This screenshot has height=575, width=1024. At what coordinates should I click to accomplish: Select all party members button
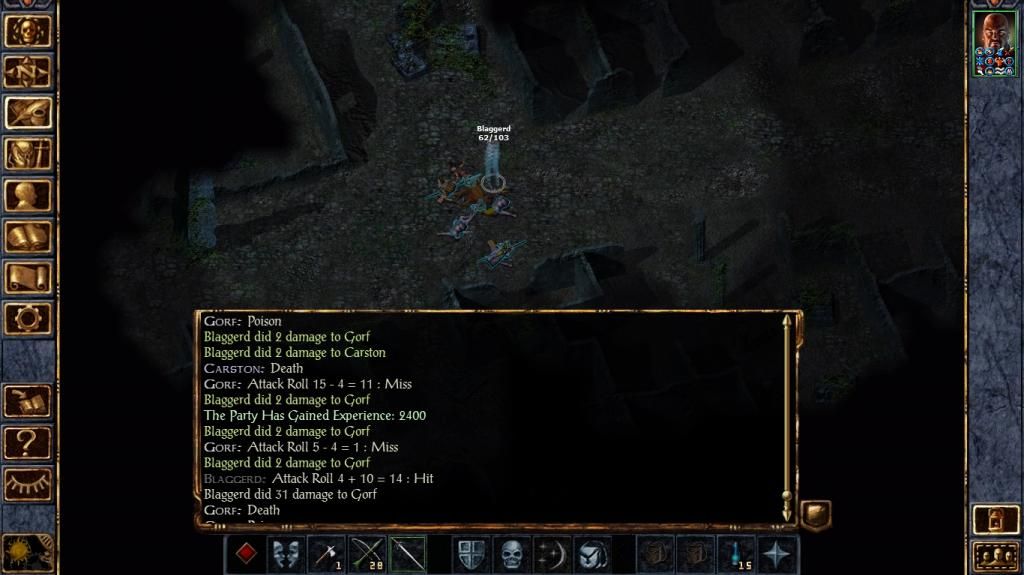click(x=994, y=555)
